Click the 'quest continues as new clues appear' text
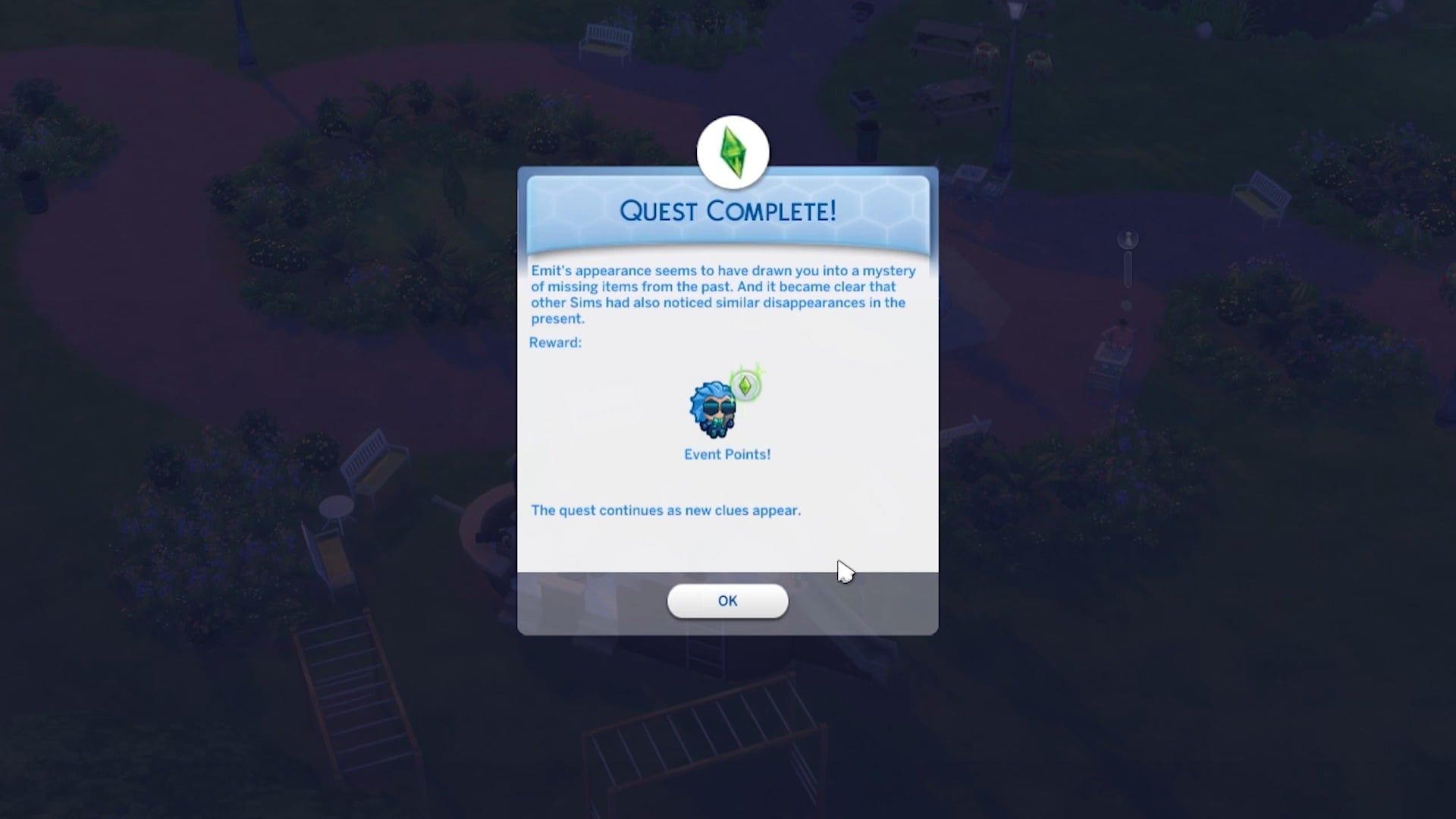 (x=665, y=510)
